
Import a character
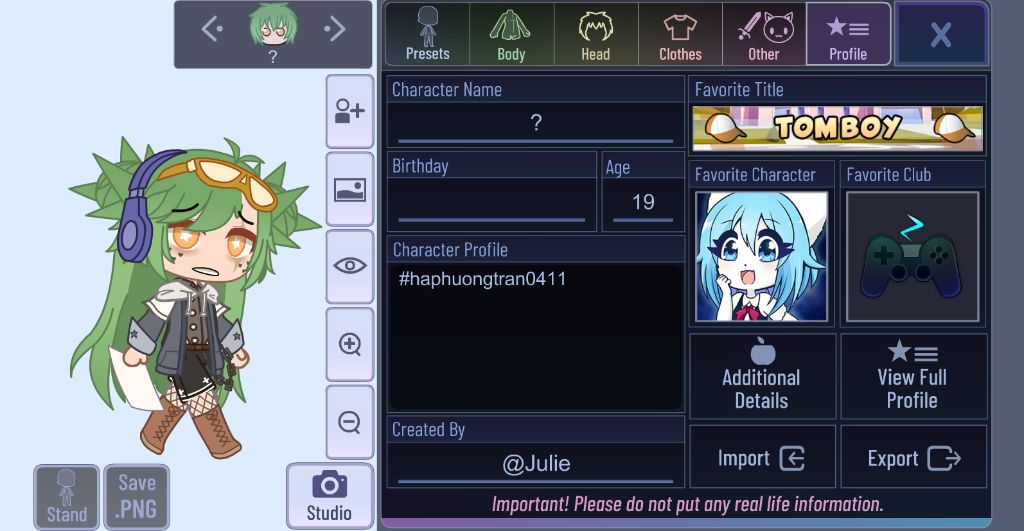(762, 458)
